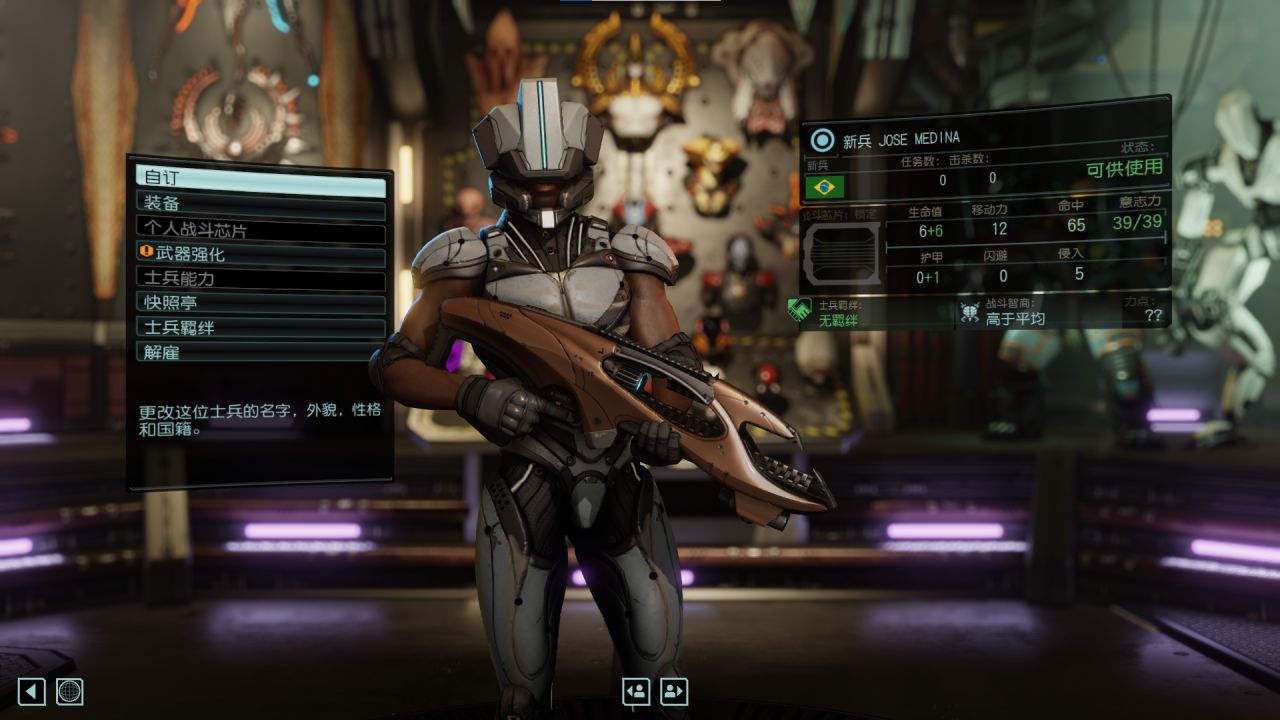Choose 解雇 to dismiss soldier
The height and width of the screenshot is (720, 1280).
click(x=260, y=351)
